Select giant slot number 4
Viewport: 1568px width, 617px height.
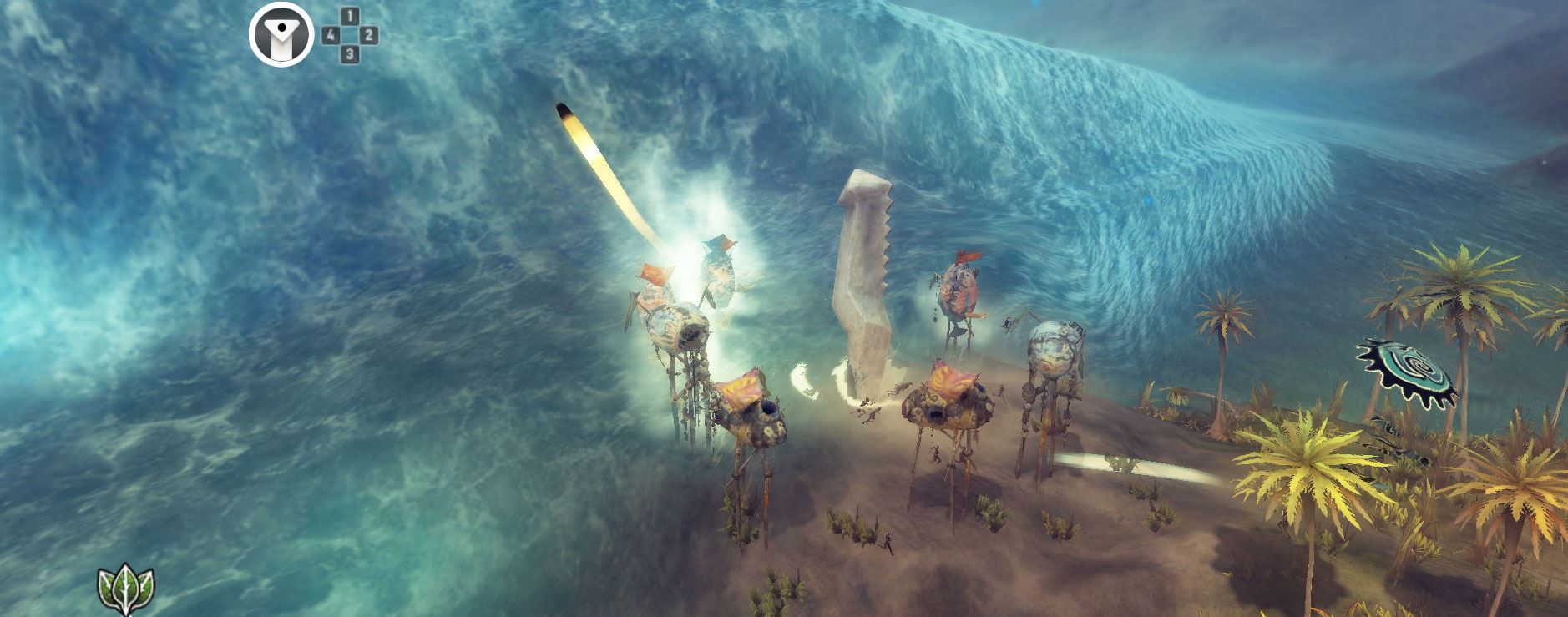(x=331, y=35)
